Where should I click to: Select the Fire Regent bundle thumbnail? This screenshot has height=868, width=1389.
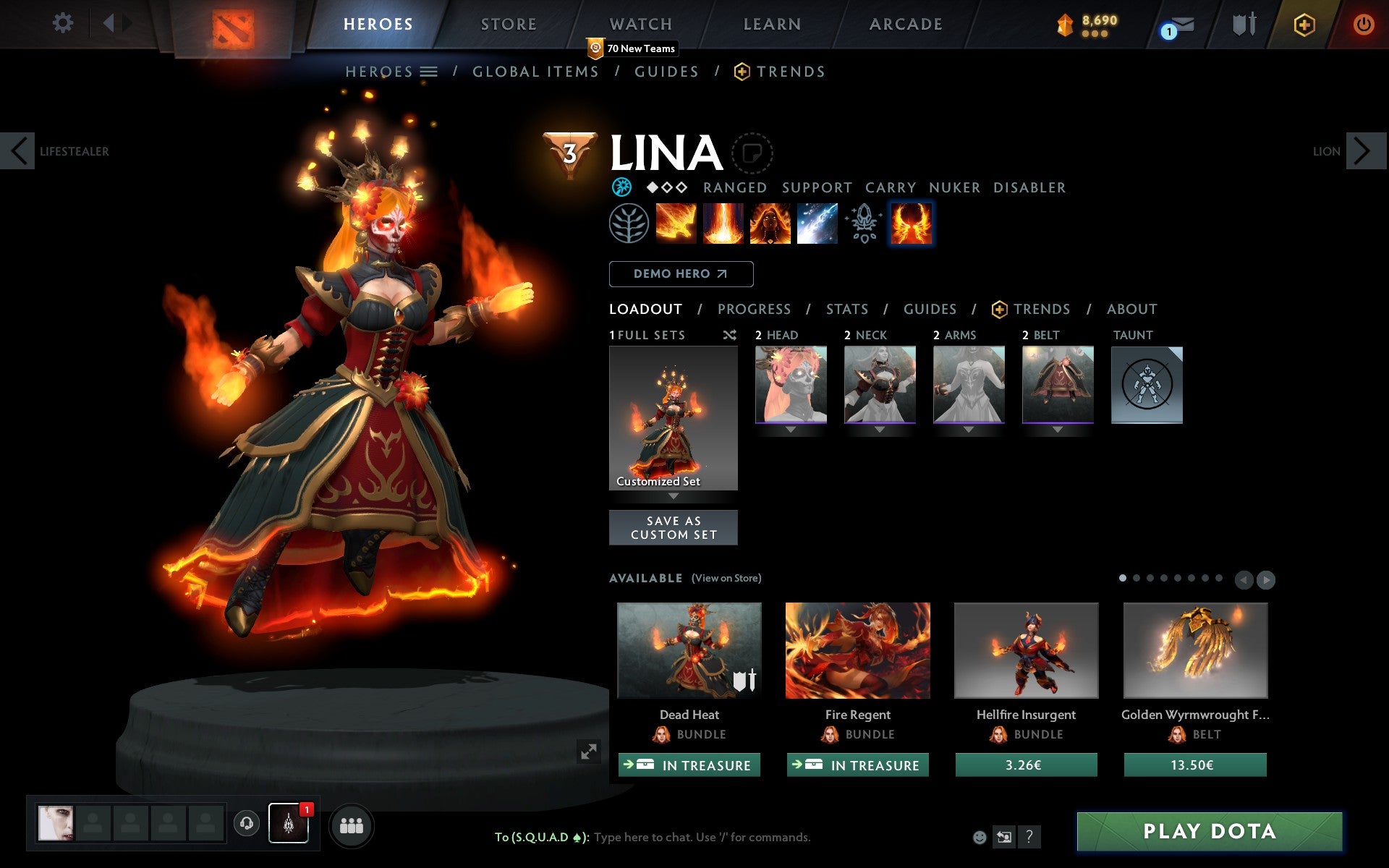click(x=857, y=650)
